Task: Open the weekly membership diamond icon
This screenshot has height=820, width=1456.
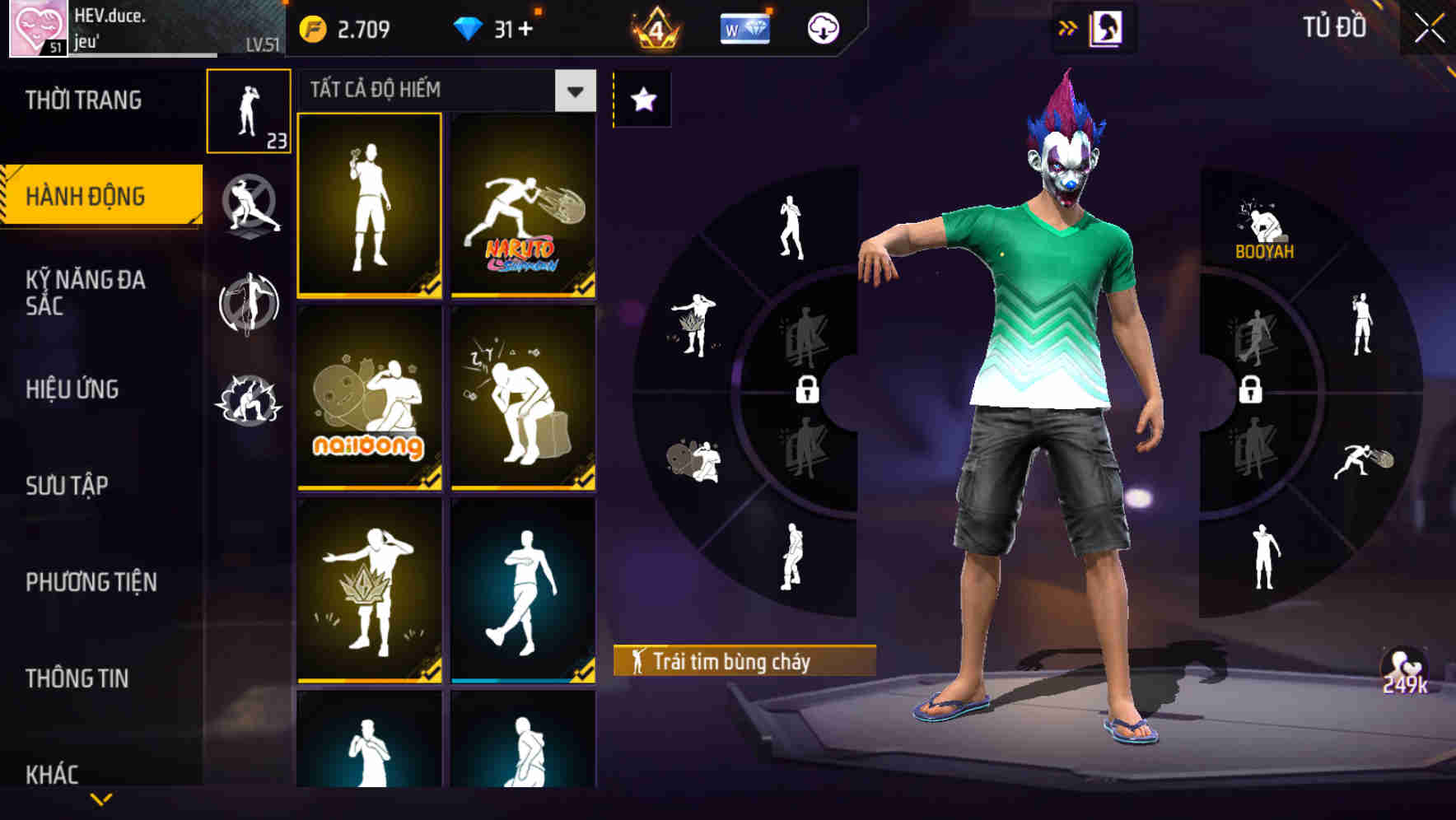Action: coord(744,26)
